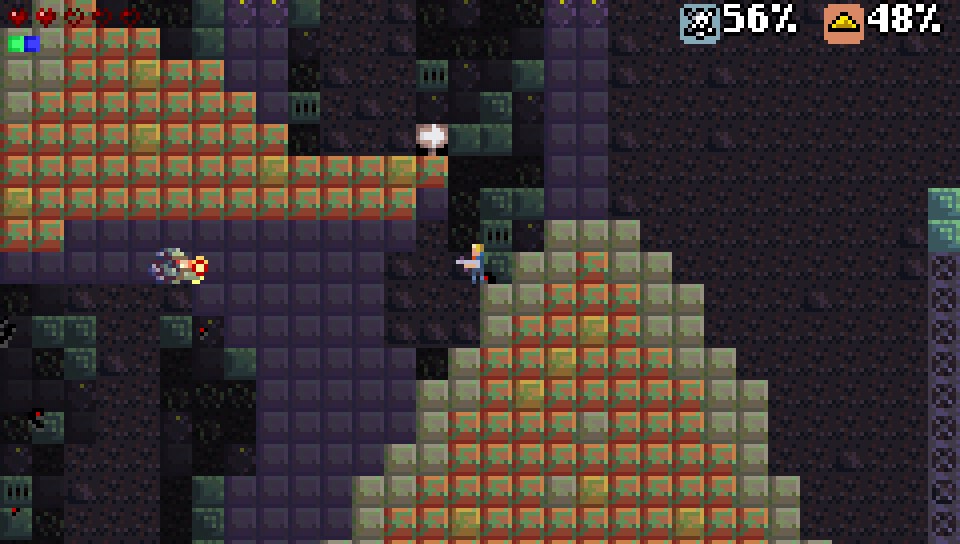Select the green gem indicator
This screenshot has width=960, height=544.
pyautogui.click(x=15, y=44)
